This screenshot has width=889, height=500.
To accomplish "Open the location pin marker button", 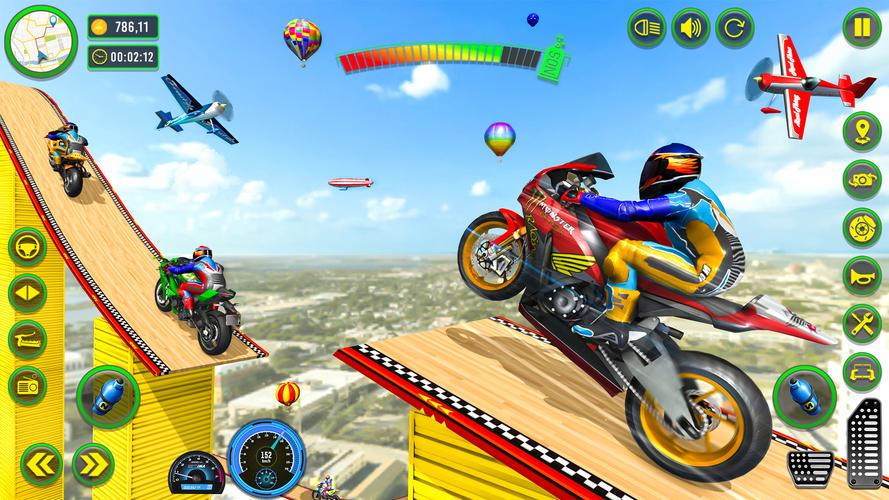I will [x=861, y=132].
